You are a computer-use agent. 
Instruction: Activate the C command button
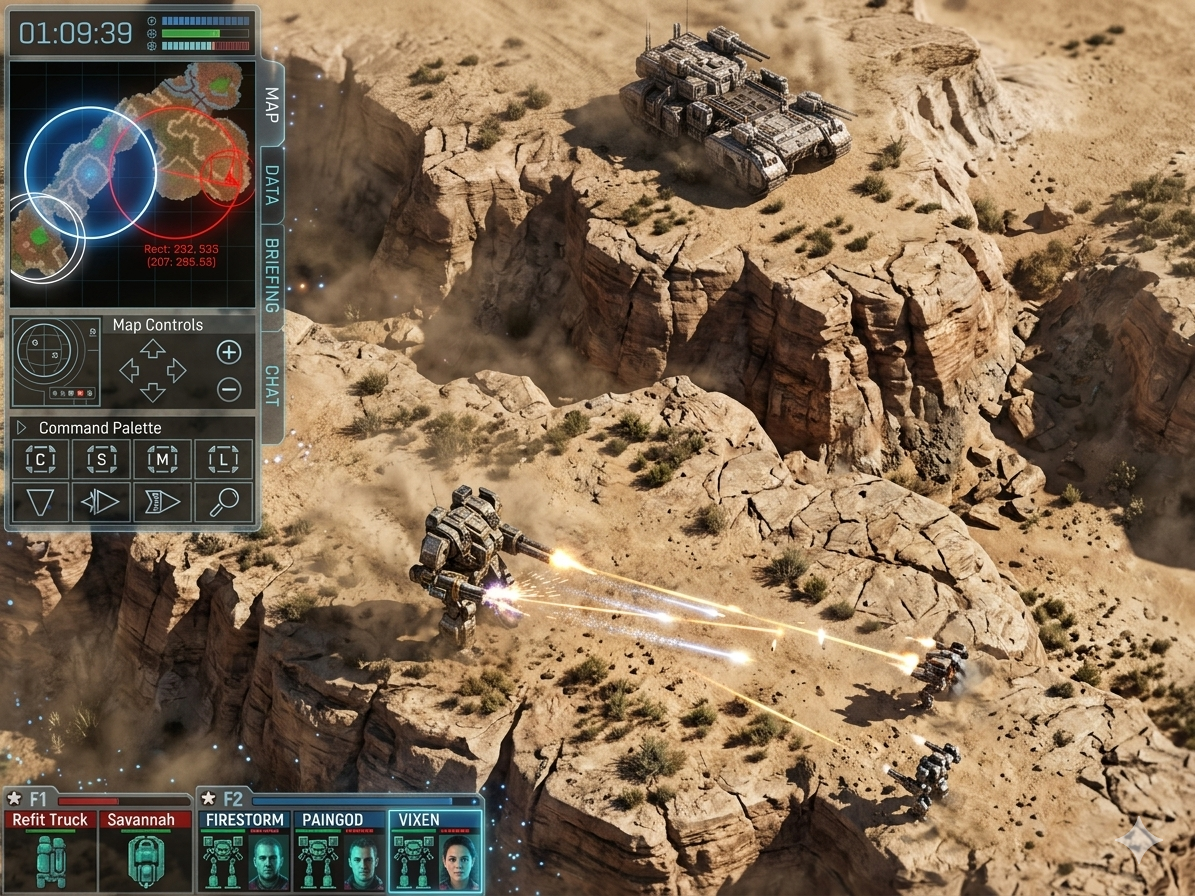[x=40, y=460]
